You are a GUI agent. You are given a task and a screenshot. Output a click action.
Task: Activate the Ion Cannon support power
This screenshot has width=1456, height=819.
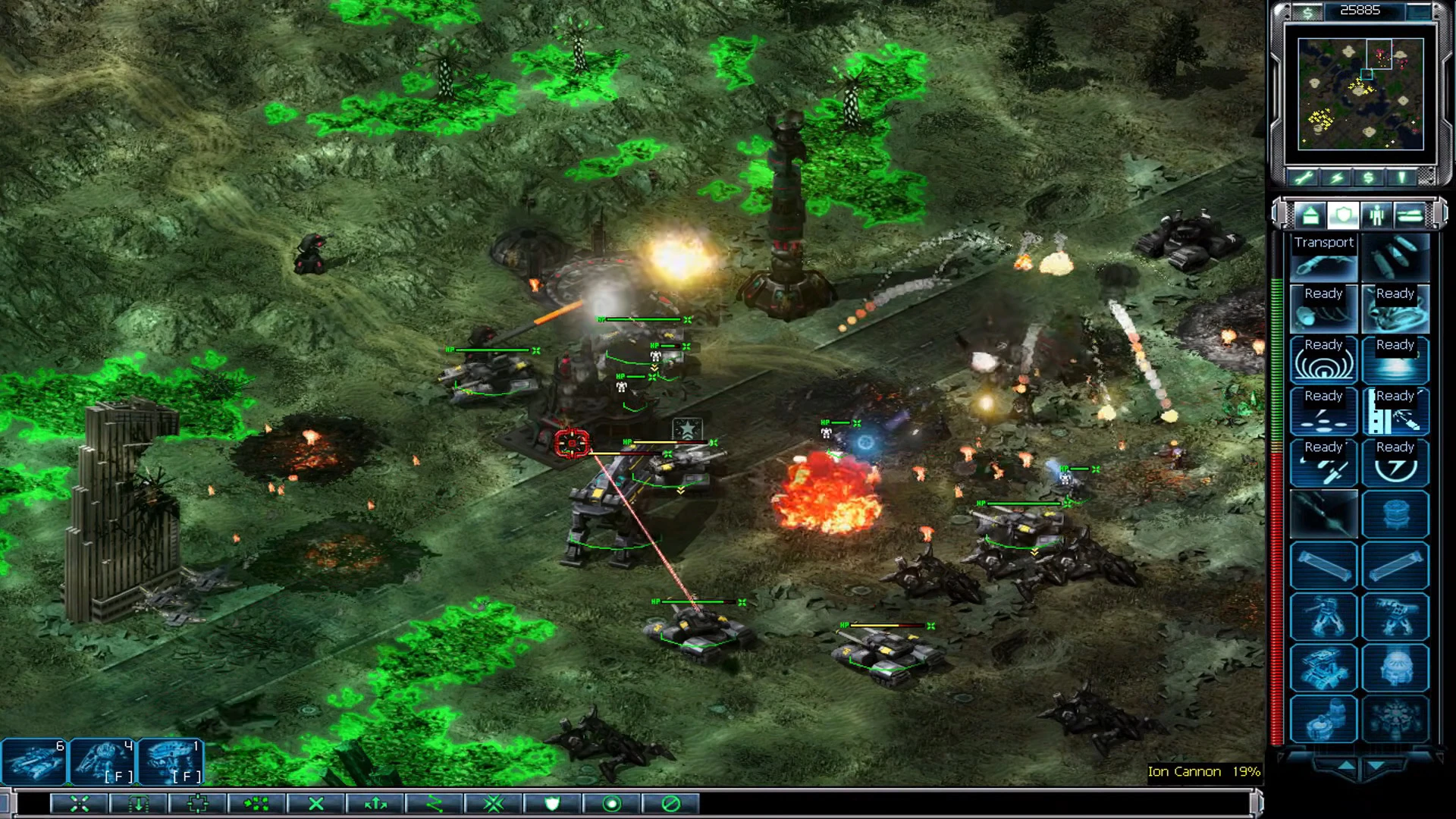1395,464
